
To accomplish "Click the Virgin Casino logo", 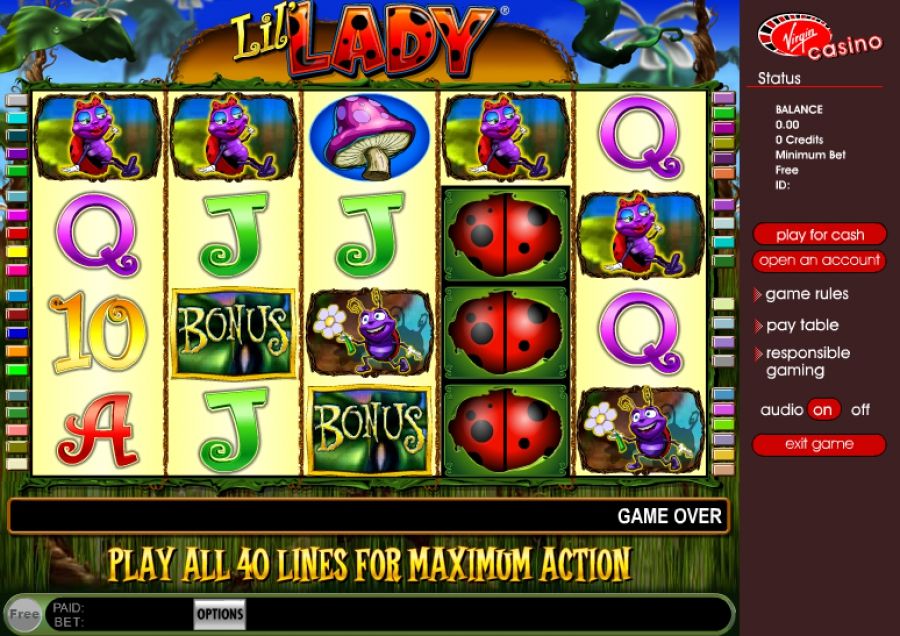I will point(819,37).
